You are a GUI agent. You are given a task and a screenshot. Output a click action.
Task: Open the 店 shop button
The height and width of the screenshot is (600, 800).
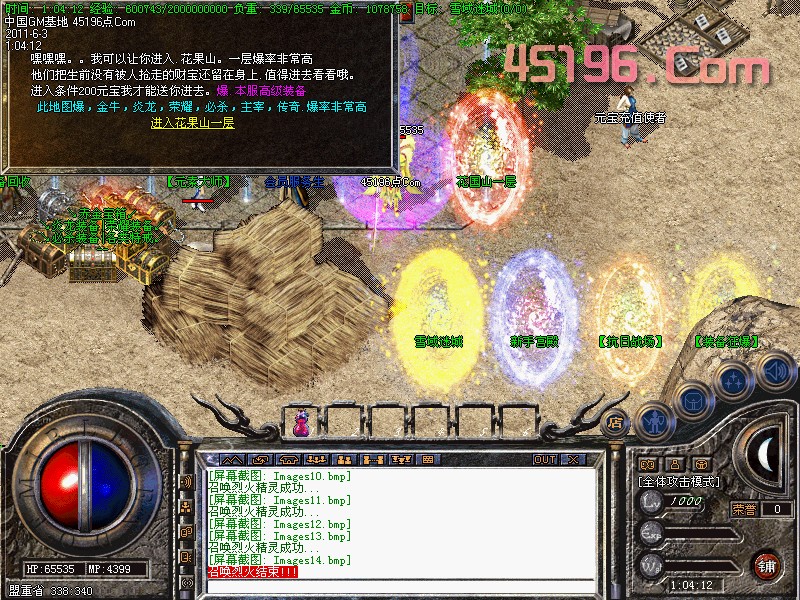pos(616,421)
